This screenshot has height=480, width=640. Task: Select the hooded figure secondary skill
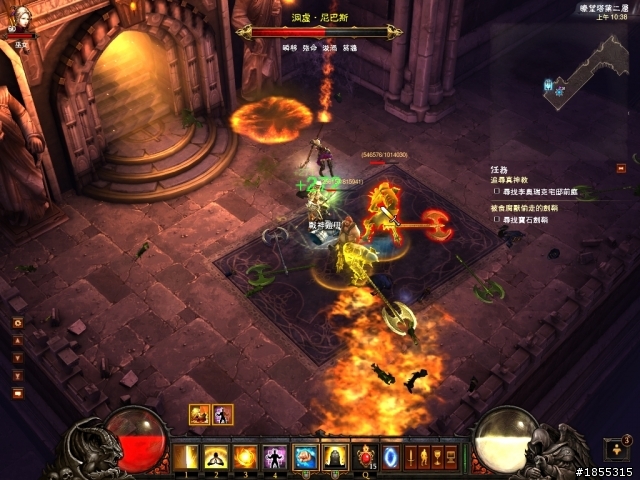(x=335, y=458)
